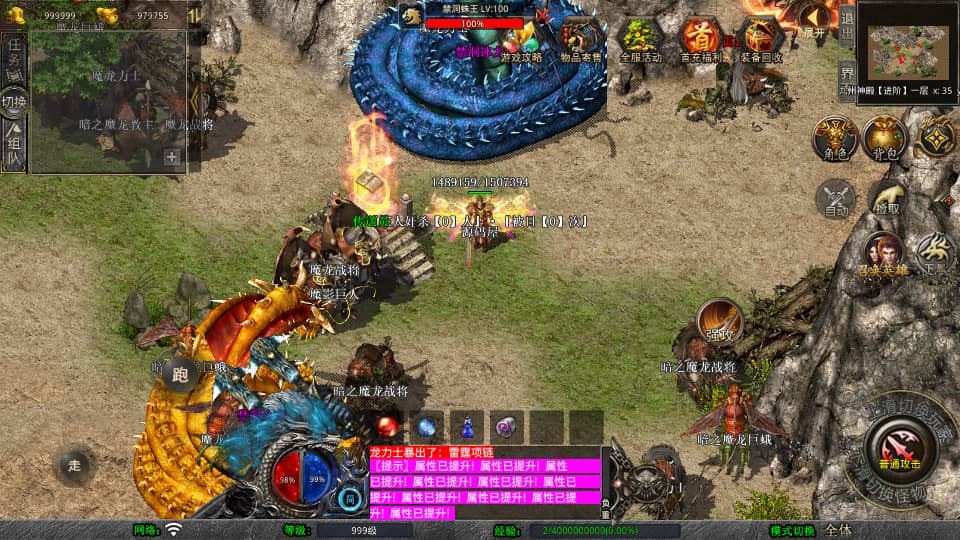Use the 普通攻击 normal attack button

(900, 448)
